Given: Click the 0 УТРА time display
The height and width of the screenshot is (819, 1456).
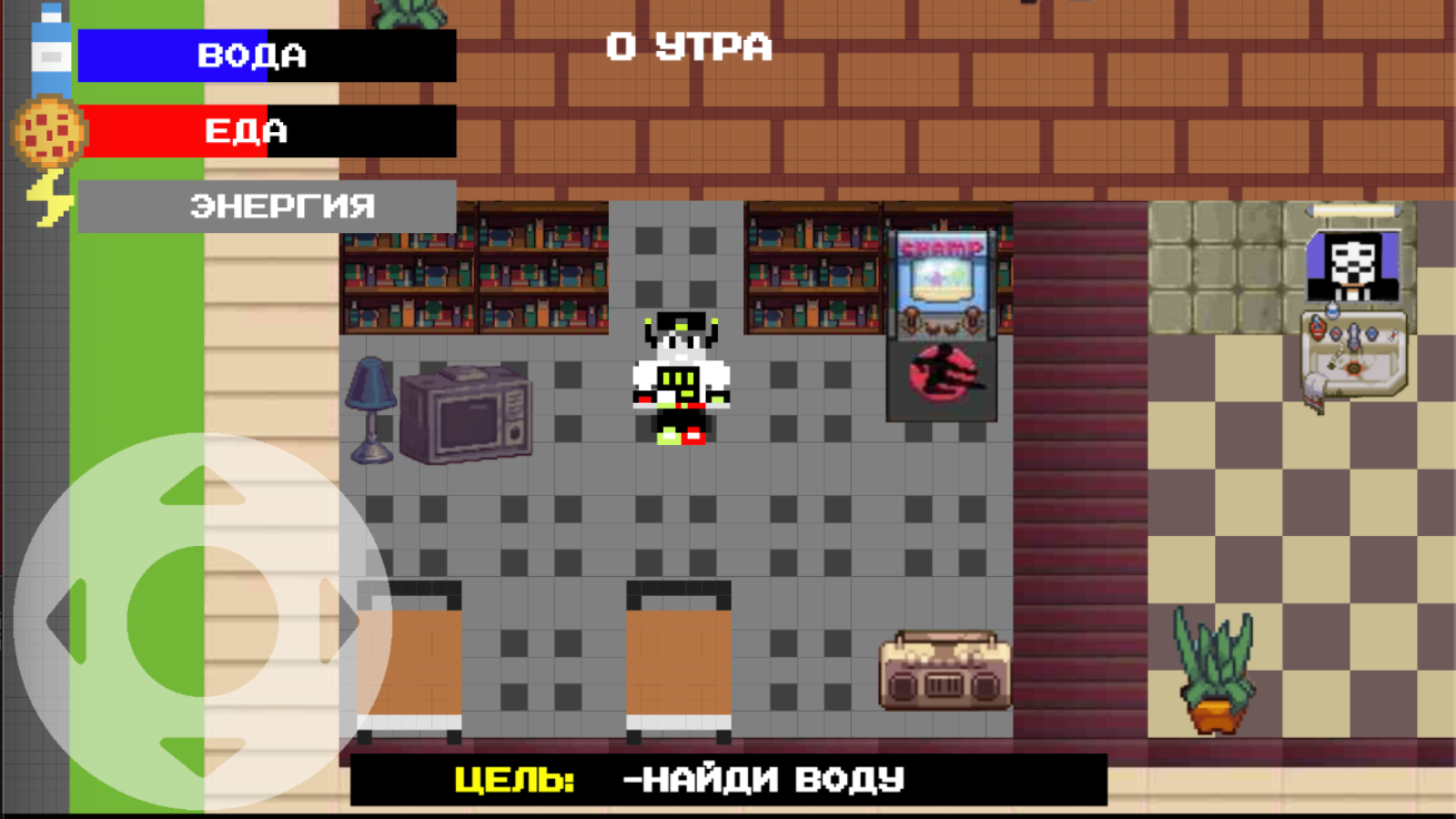Looking at the screenshot, I should tap(687, 47).
